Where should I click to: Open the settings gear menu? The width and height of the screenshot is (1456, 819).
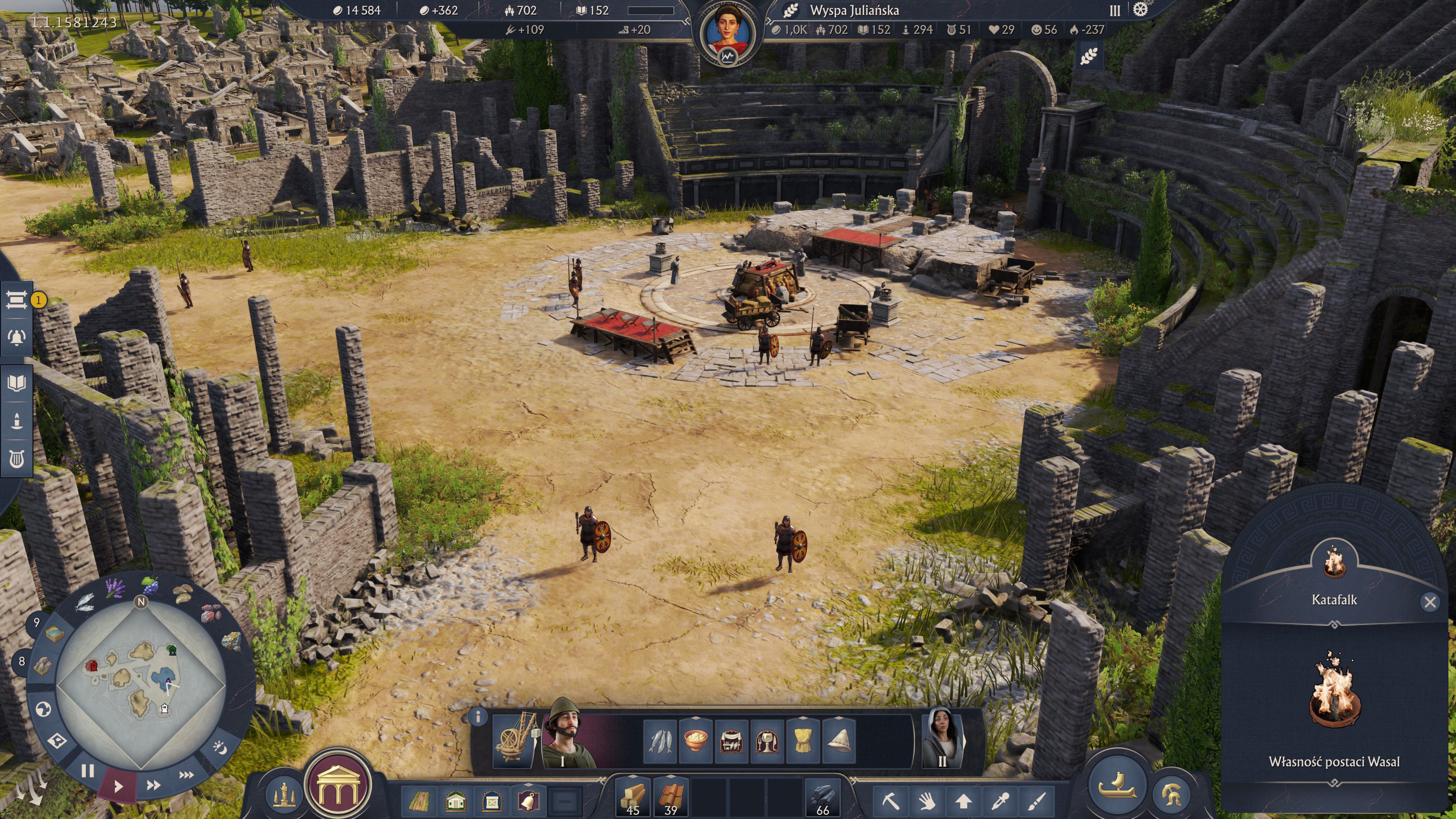point(1141,9)
